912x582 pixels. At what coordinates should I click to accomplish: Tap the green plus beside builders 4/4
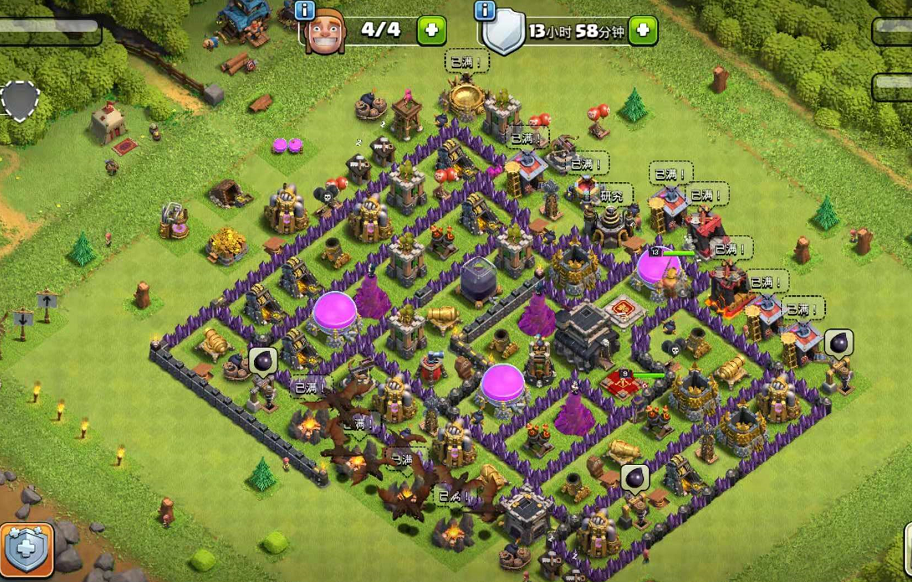tap(431, 30)
